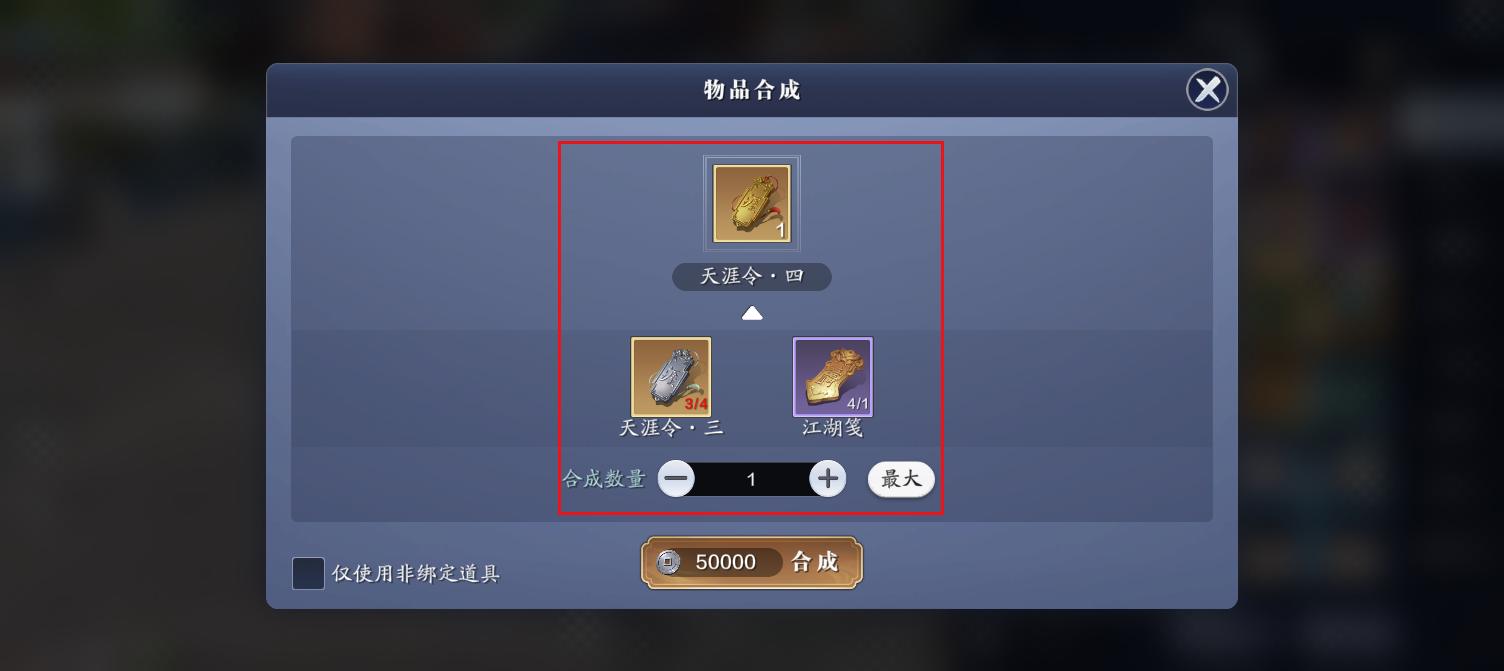Set quantity to maximum with 最大

pyautogui.click(x=900, y=479)
